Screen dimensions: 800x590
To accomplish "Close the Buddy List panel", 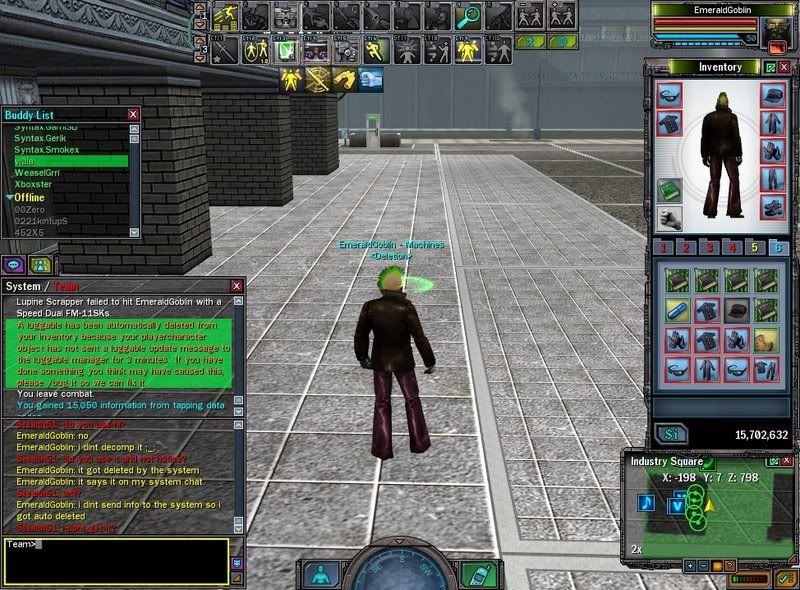I will click(133, 116).
